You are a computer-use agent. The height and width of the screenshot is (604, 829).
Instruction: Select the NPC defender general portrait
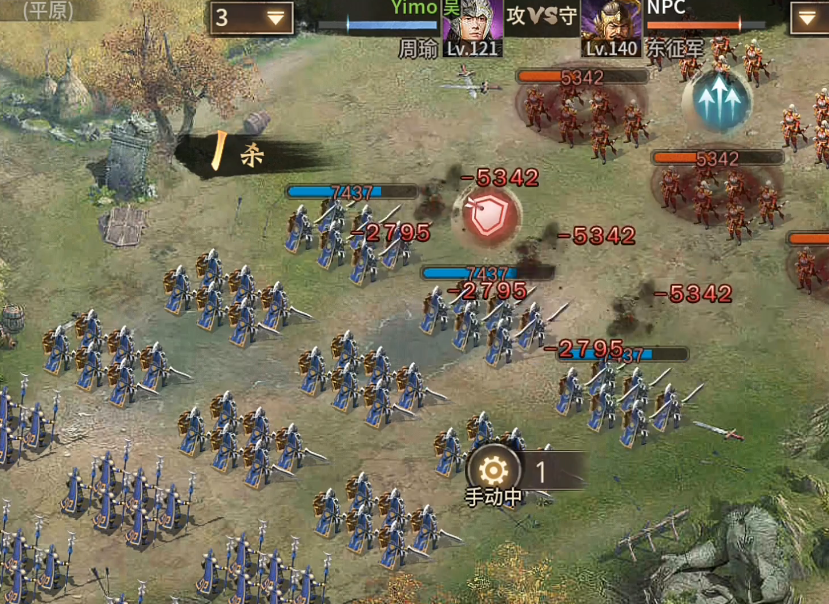610,21
